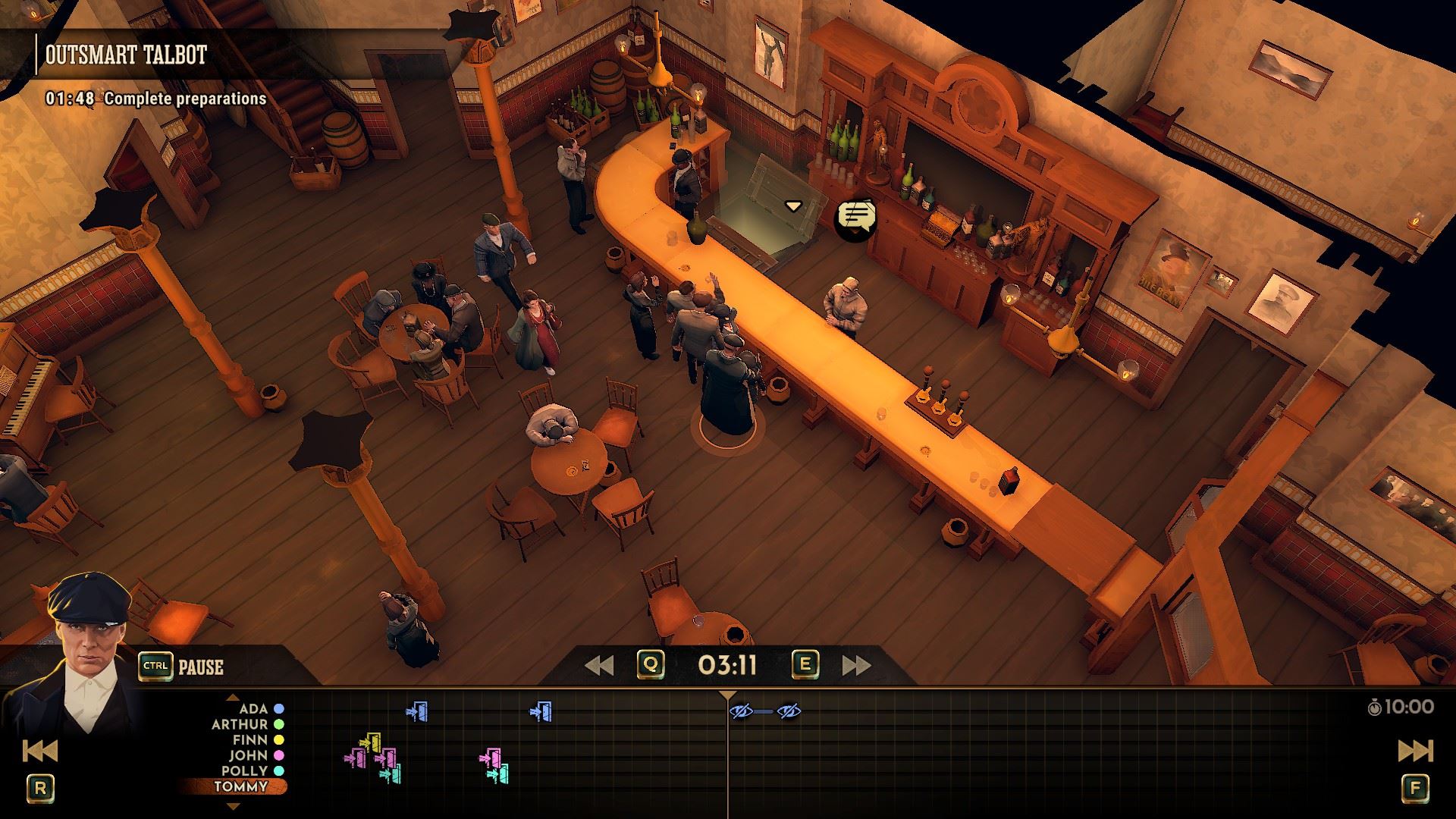Click Tommy's character portrait
This screenshot has width=1456, height=819.
(x=87, y=652)
